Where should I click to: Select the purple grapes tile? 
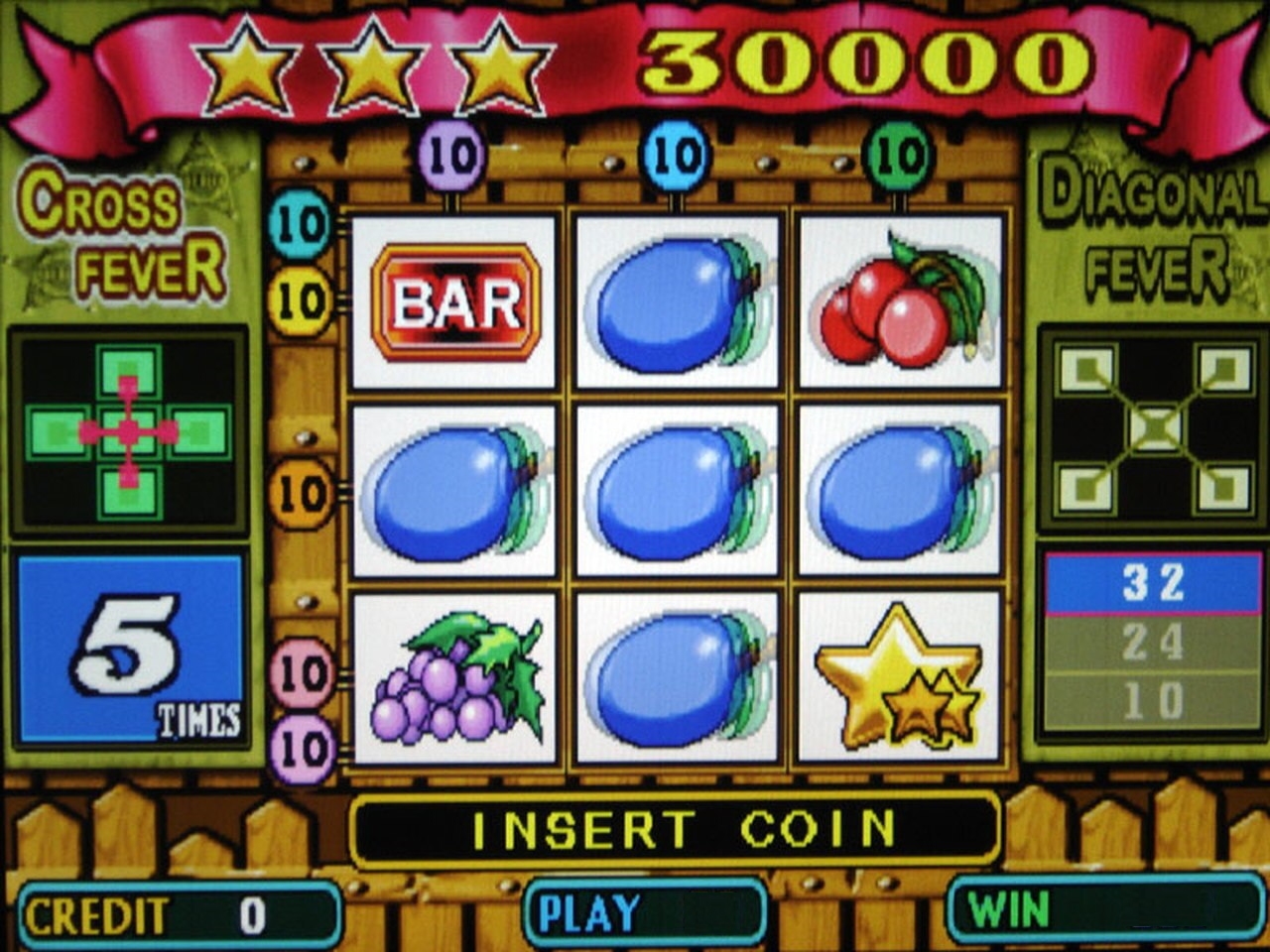(x=455, y=678)
